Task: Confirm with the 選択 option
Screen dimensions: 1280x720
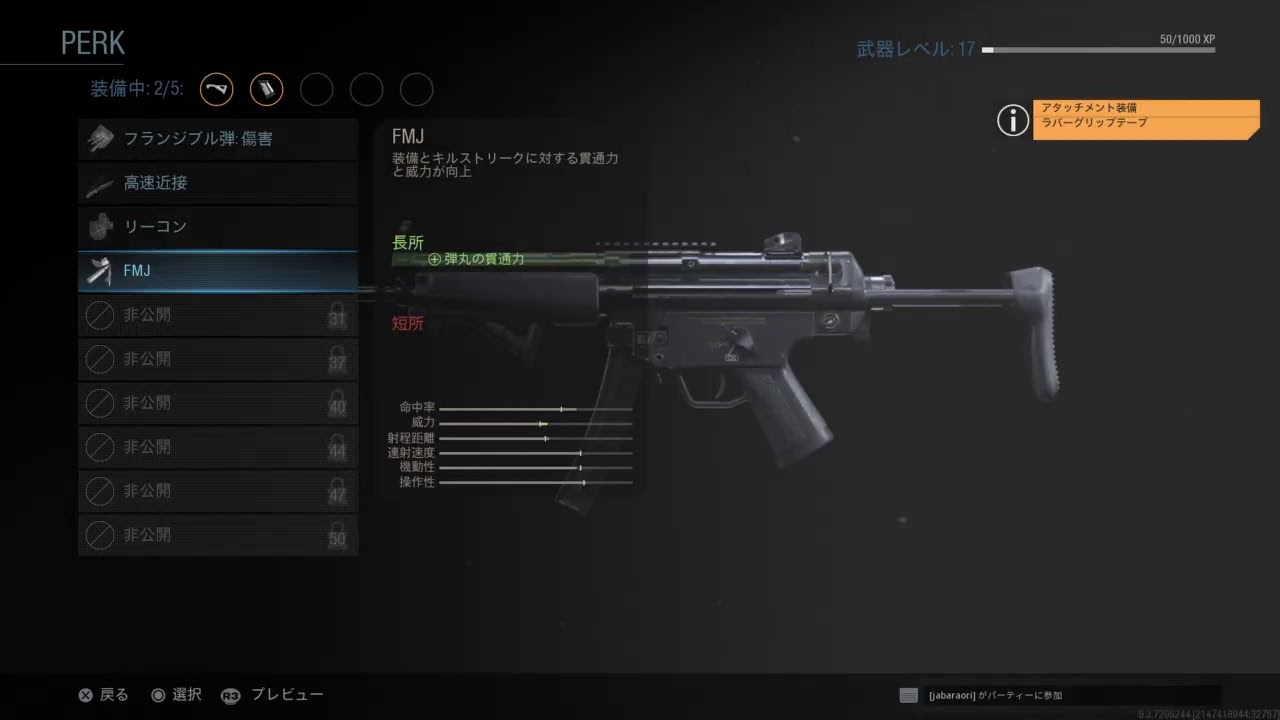Action: point(176,695)
